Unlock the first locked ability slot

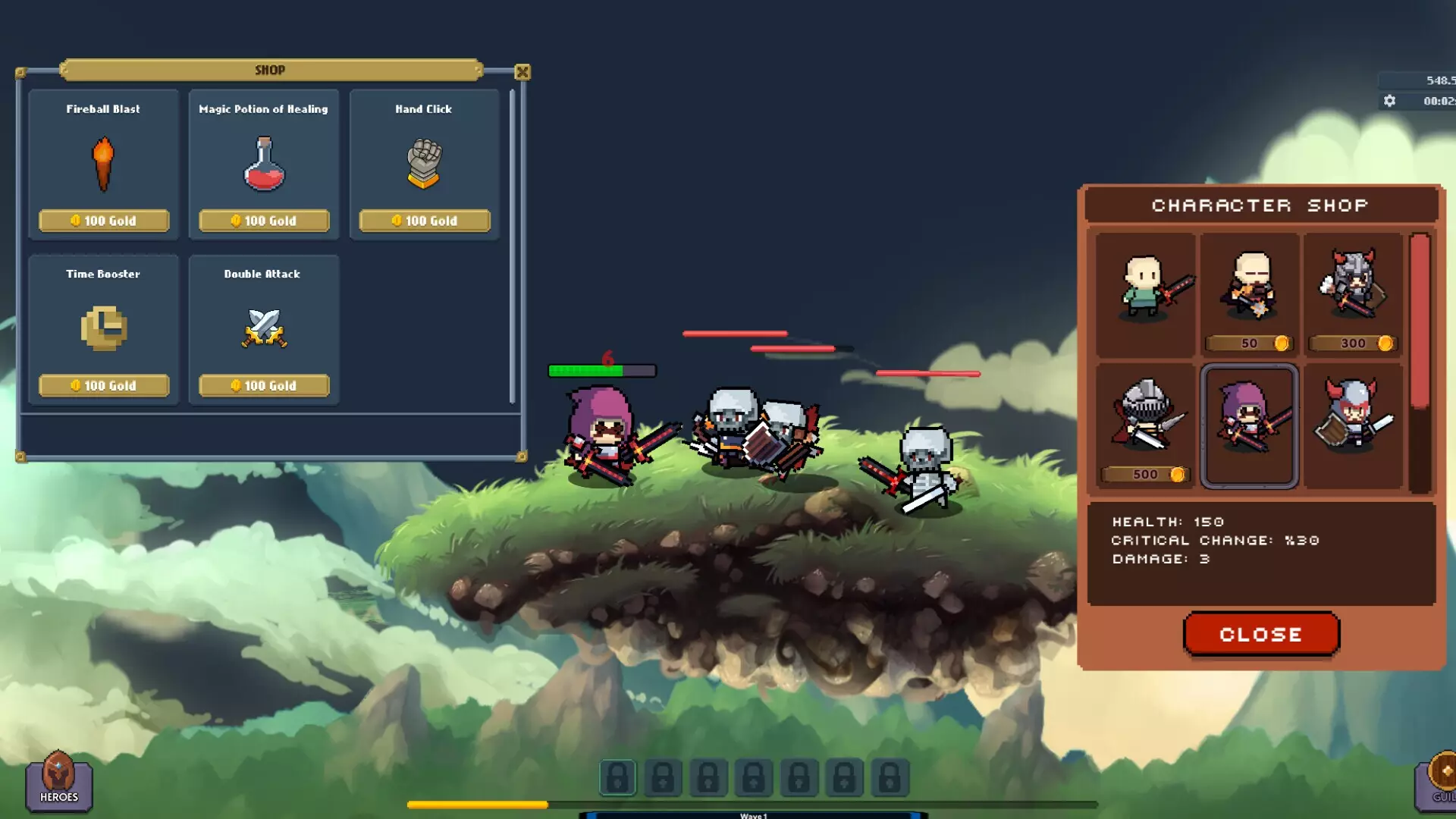(x=618, y=777)
